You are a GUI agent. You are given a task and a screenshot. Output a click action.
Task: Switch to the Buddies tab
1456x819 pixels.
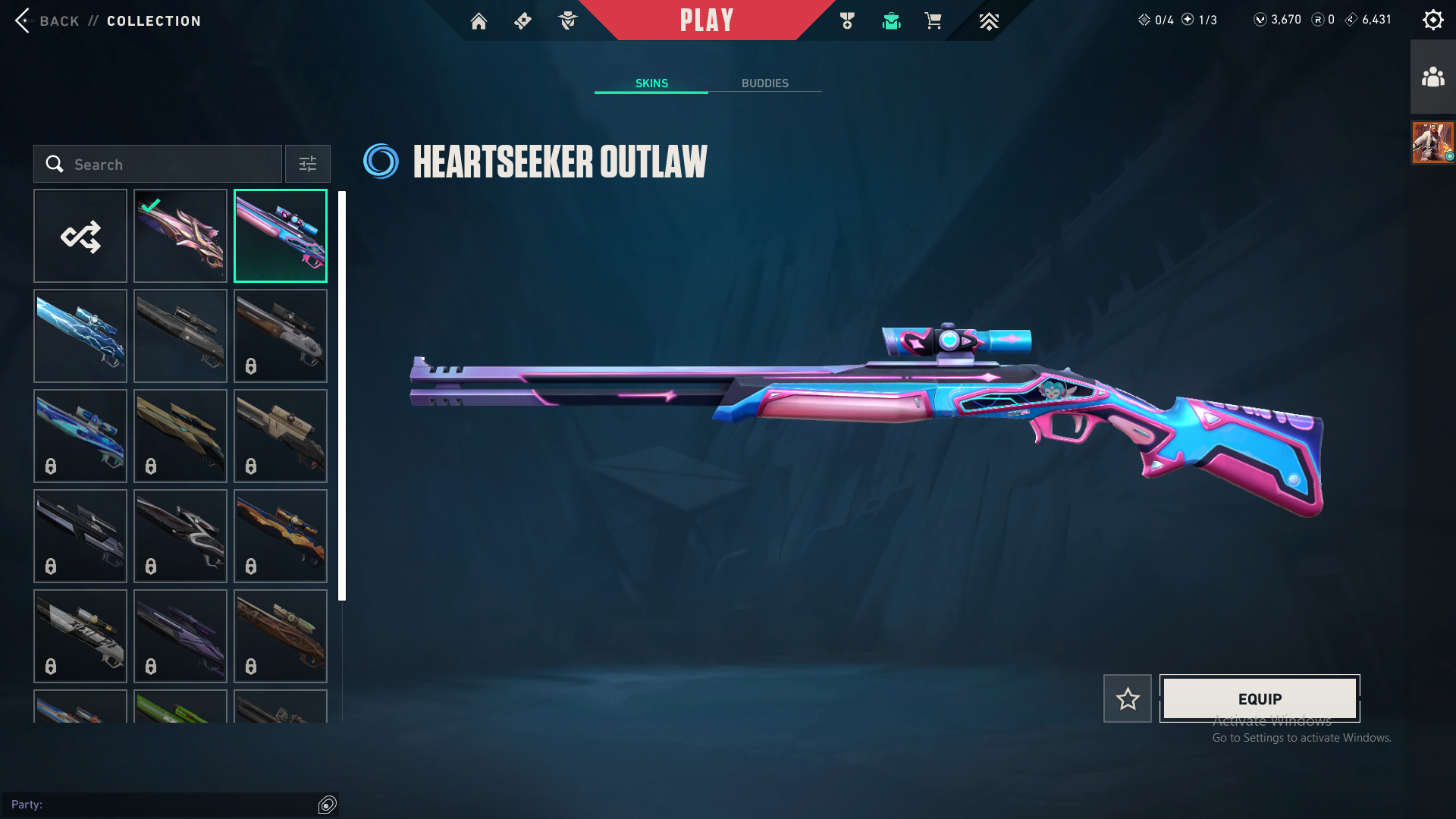click(x=764, y=83)
